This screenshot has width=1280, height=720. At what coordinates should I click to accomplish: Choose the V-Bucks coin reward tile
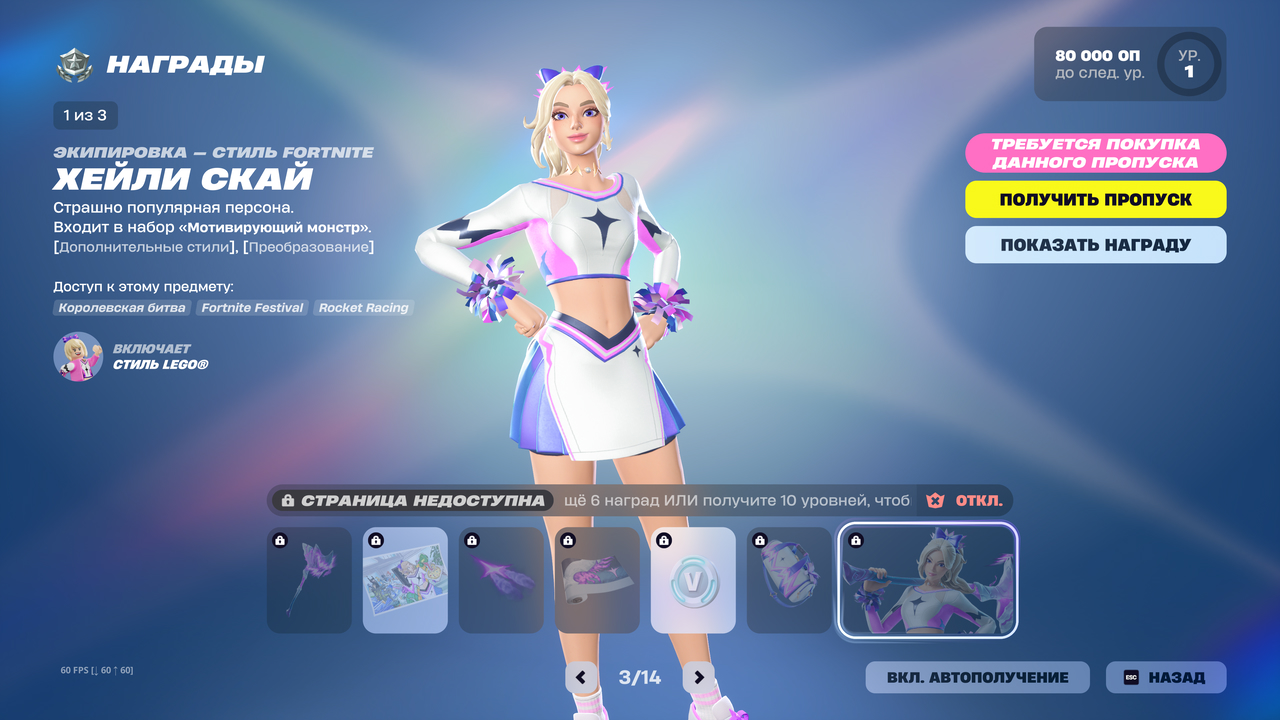693,580
